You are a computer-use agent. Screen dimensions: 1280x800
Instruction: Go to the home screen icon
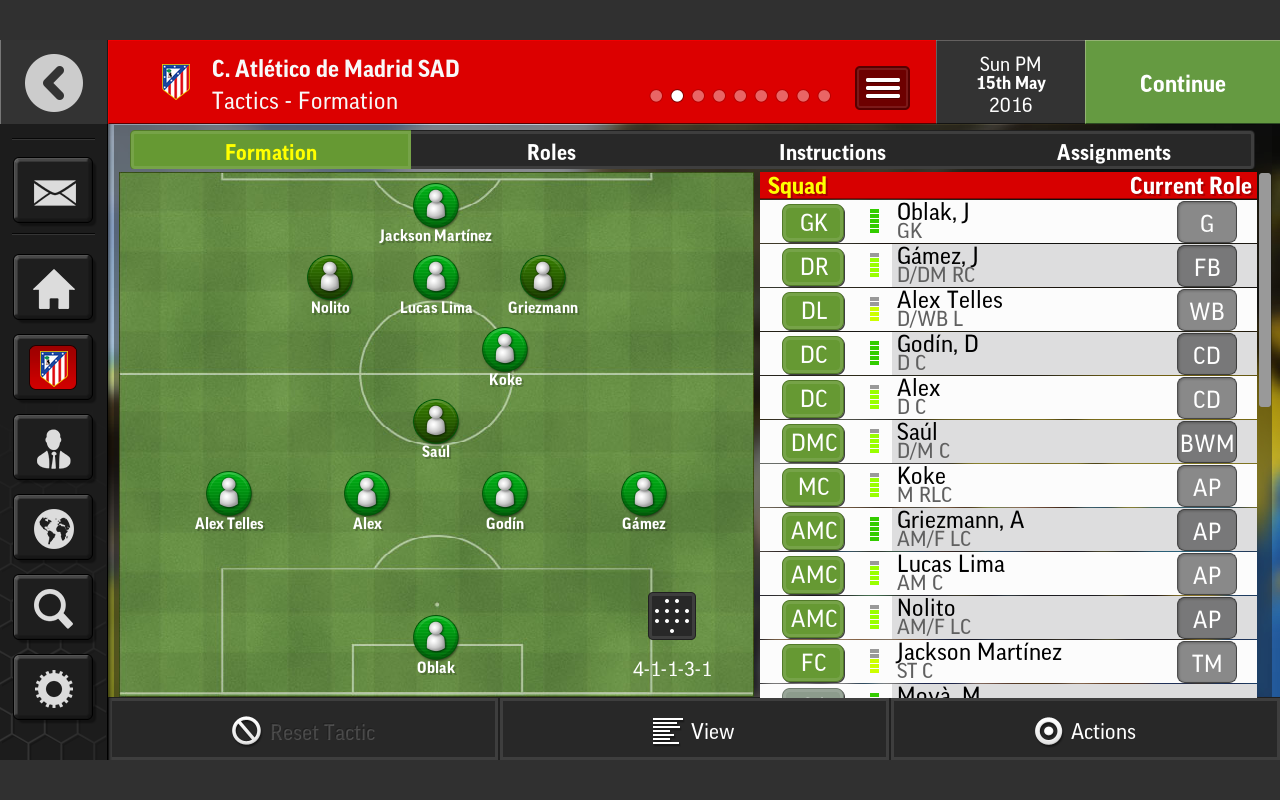click(x=53, y=288)
